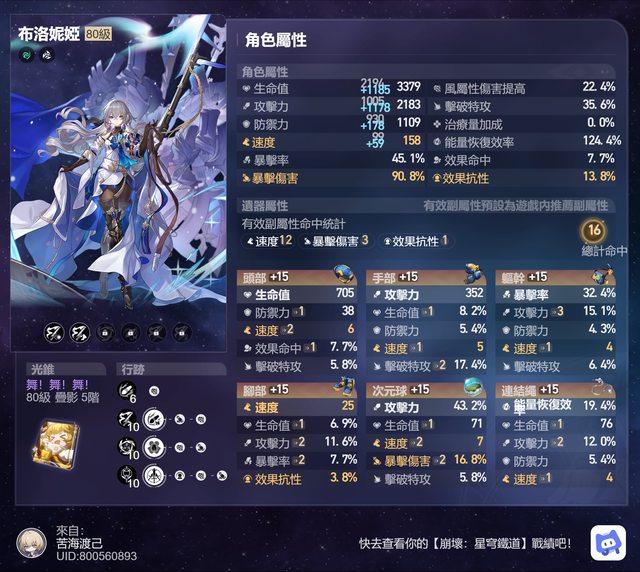Viewport: 640px width, 572px height.
Task: Click the 暴擊傷害 3 substat chip
Action: click(336, 240)
